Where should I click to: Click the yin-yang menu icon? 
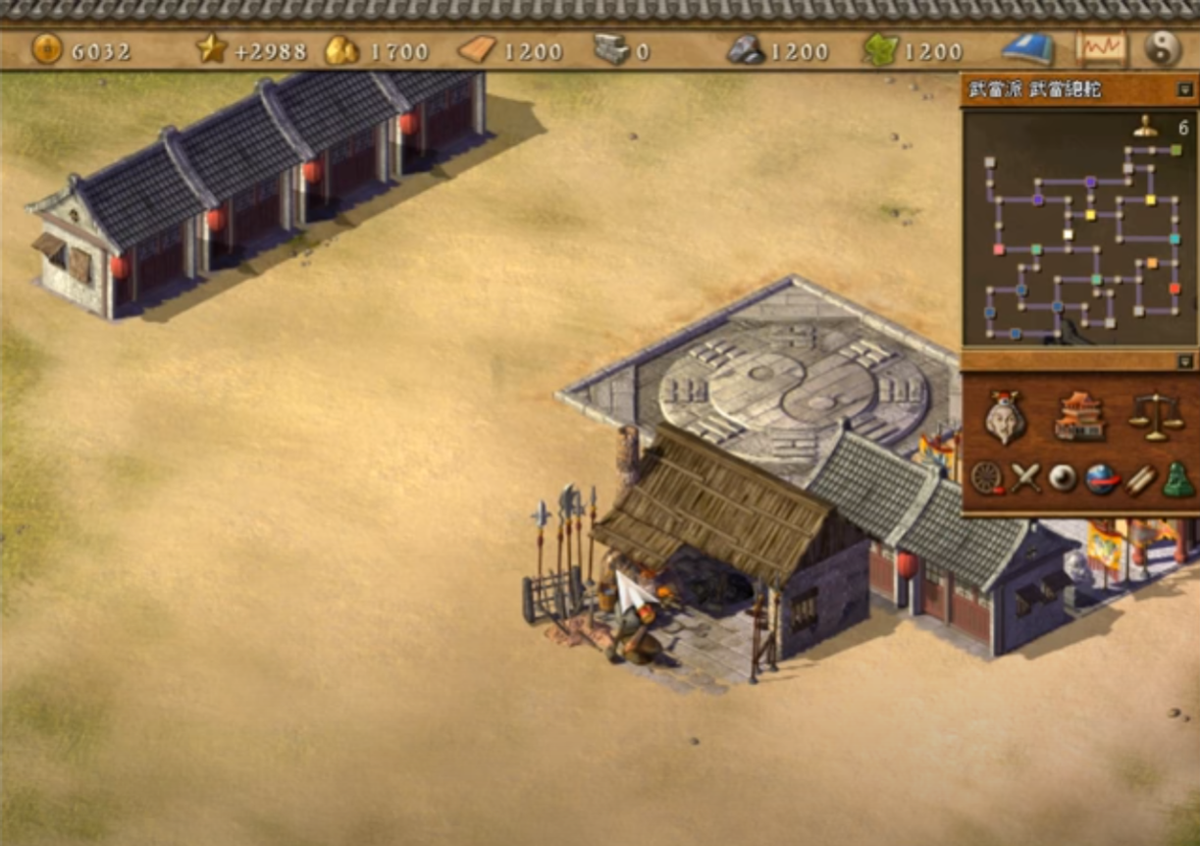(1162, 48)
